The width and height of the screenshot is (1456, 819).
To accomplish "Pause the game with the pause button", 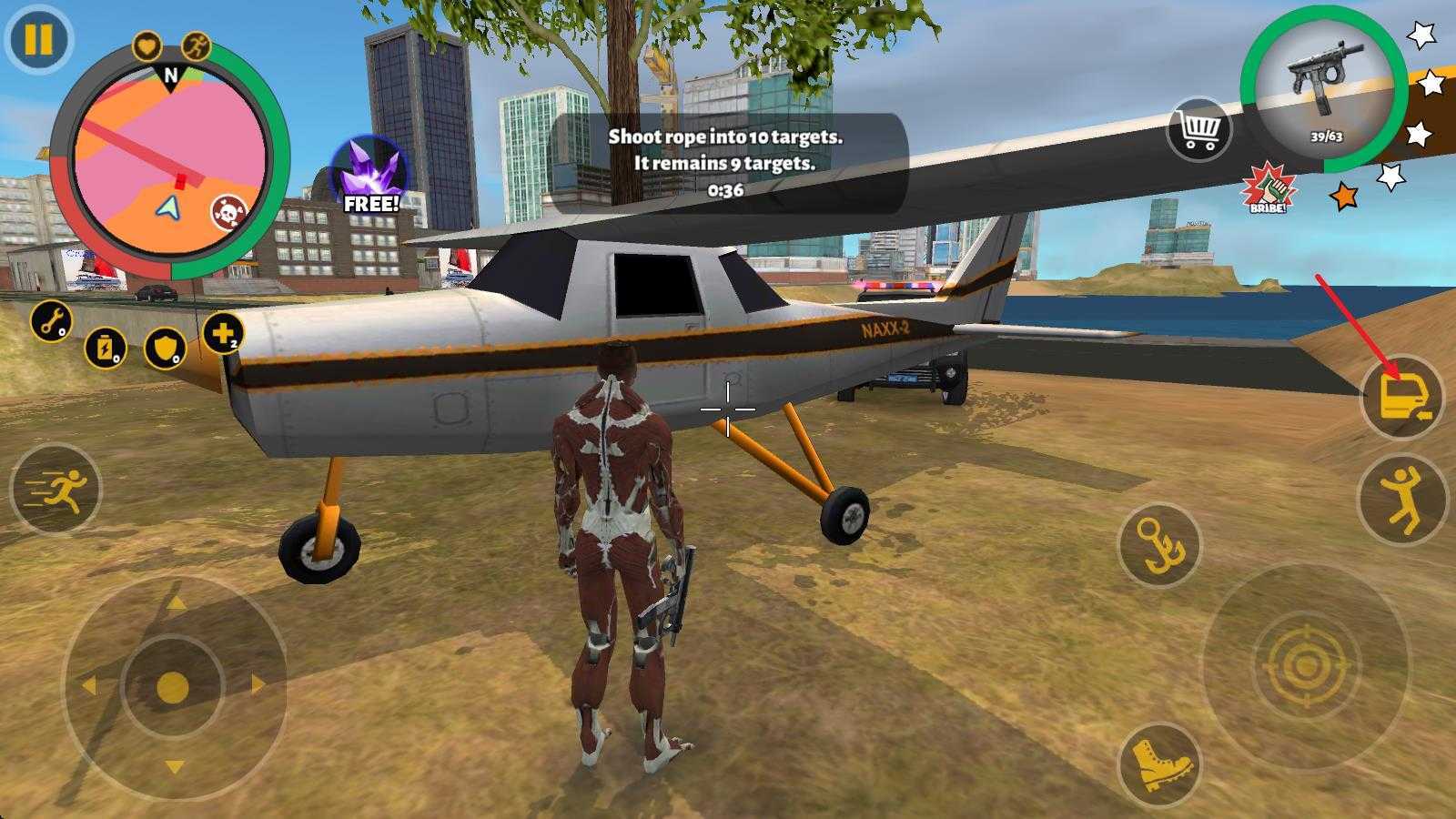I will click(38, 40).
